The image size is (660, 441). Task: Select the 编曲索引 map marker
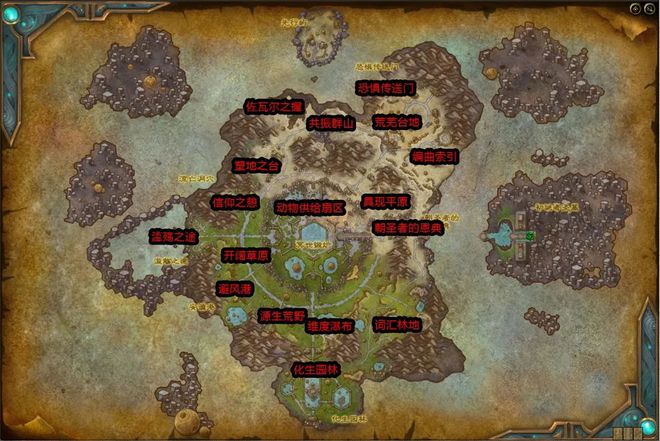435,157
